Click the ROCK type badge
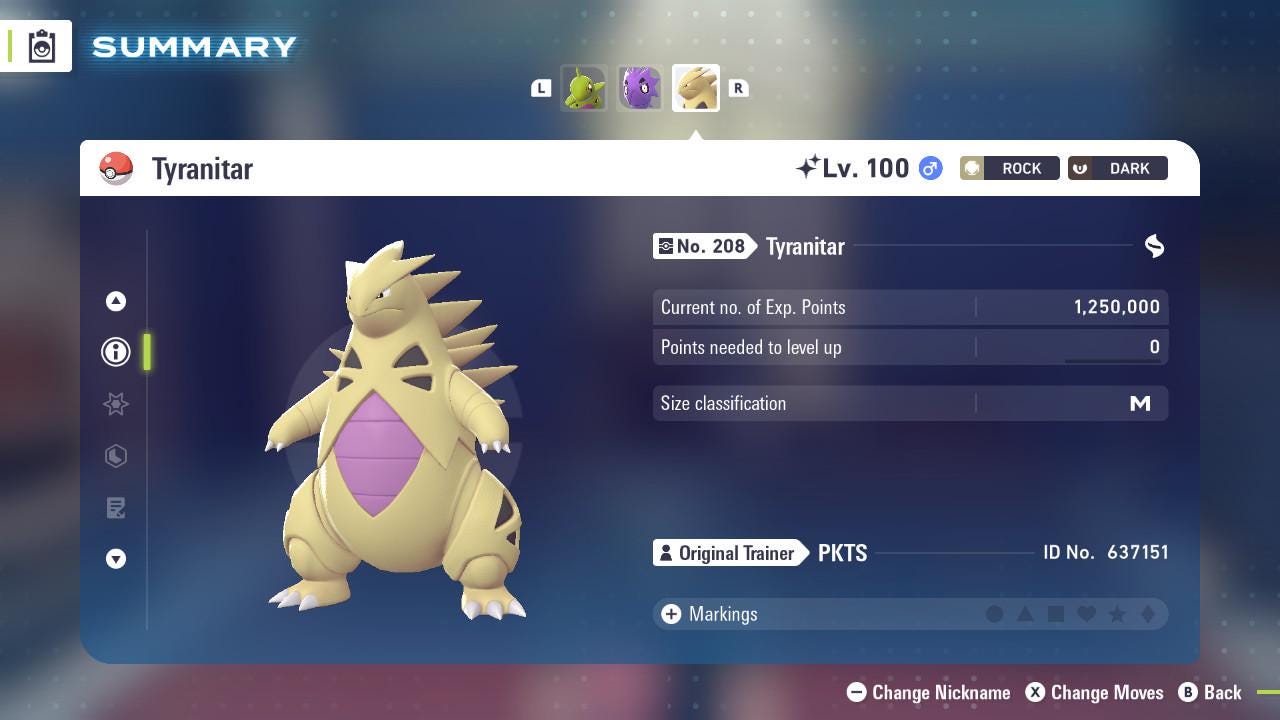The width and height of the screenshot is (1280, 720). tap(1010, 168)
